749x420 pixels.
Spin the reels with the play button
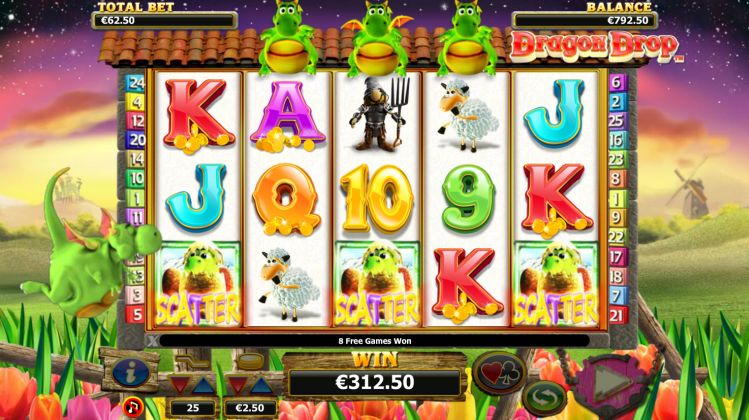click(x=609, y=380)
